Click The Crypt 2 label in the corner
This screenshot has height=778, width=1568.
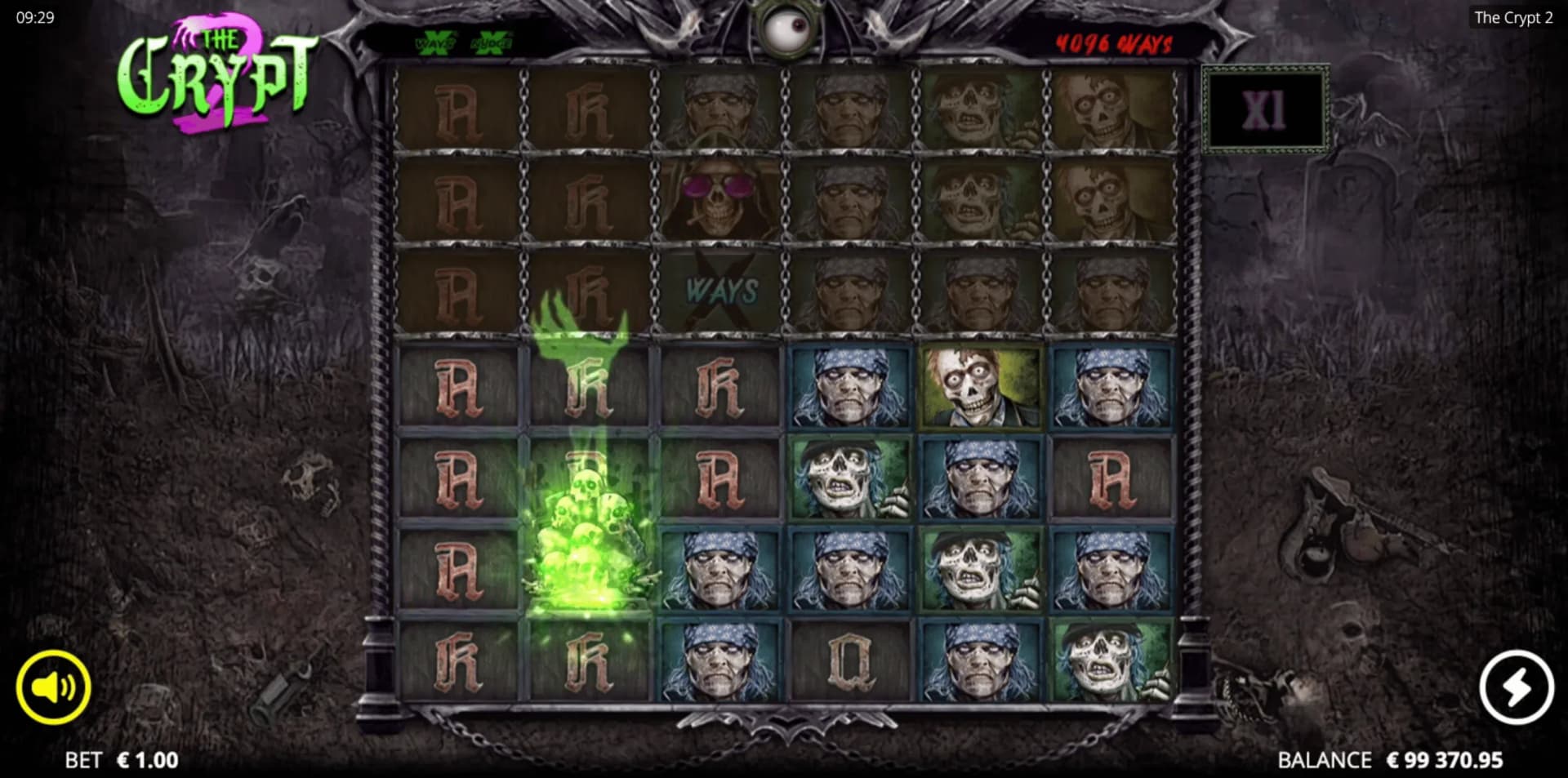pos(1512,17)
